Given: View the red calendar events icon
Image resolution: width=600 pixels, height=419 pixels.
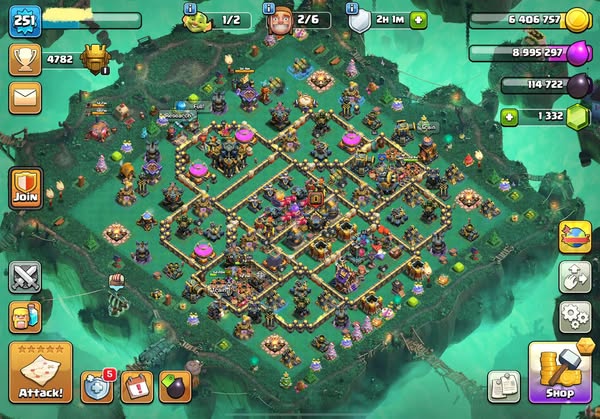Looking at the screenshot, I should (x=137, y=387).
